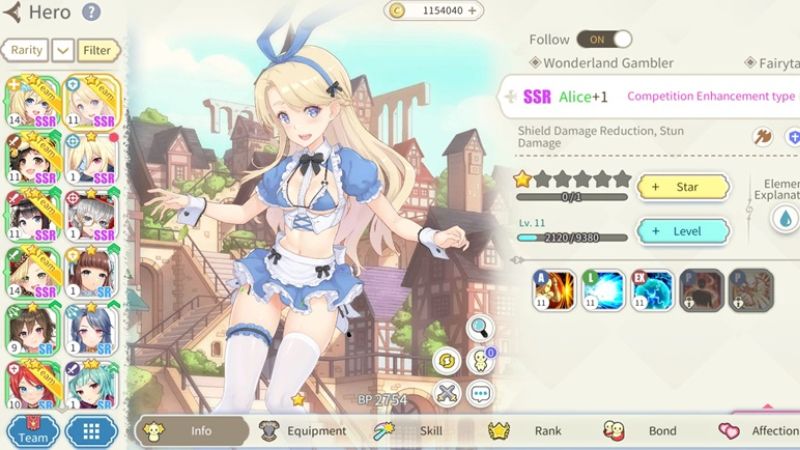The height and width of the screenshot is (450, 800).
Task: Open the Team button
Action: tap(33, 432)
